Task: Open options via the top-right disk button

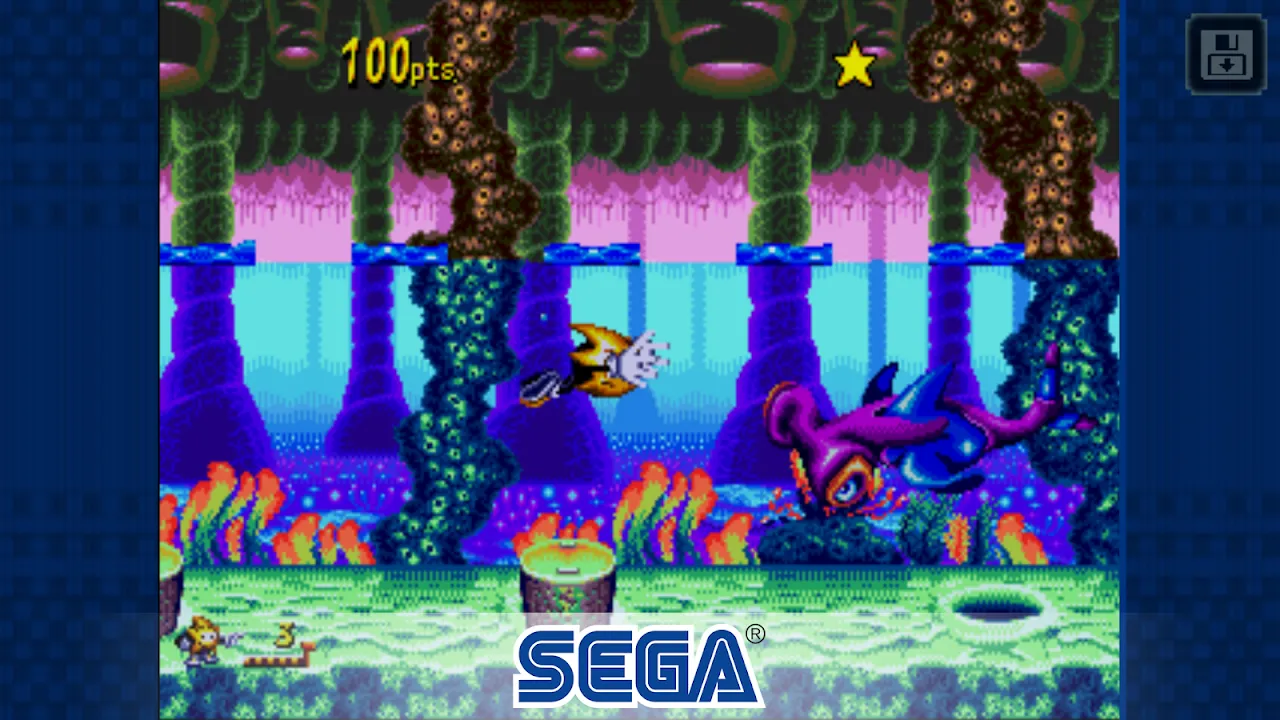Action: pyautogui.click(x=1225, y=55)
